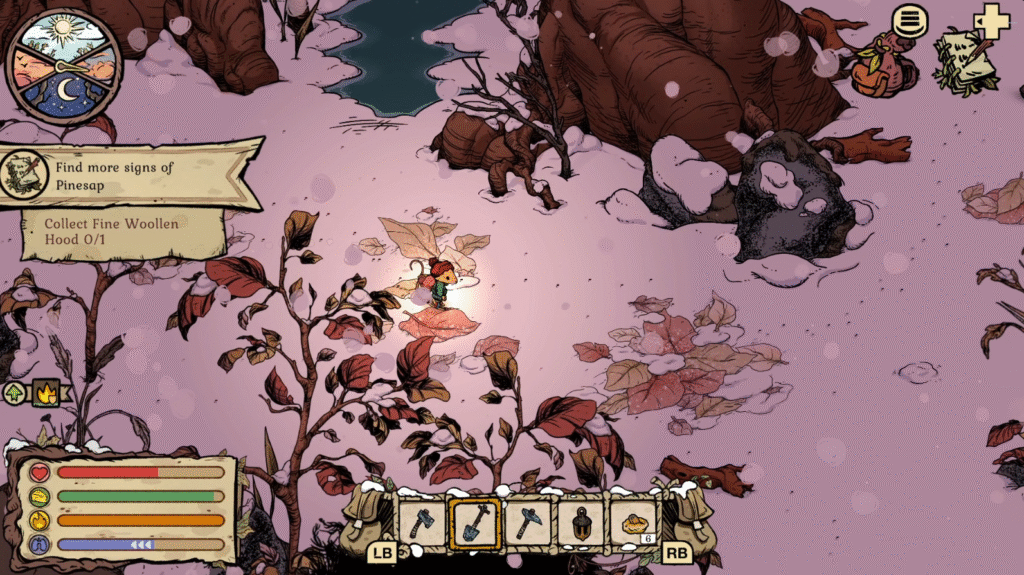
Task: Equip the pickaxe from the hotbar
Action: (x=527, y=522)
